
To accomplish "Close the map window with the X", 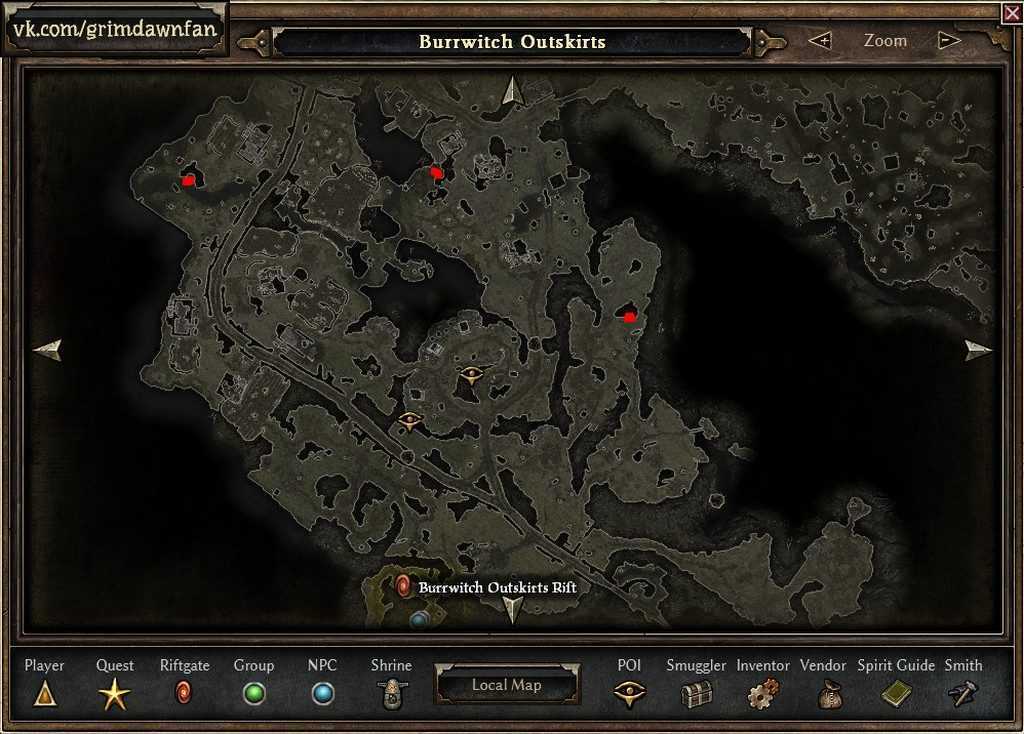I will tap(1011, 12).
